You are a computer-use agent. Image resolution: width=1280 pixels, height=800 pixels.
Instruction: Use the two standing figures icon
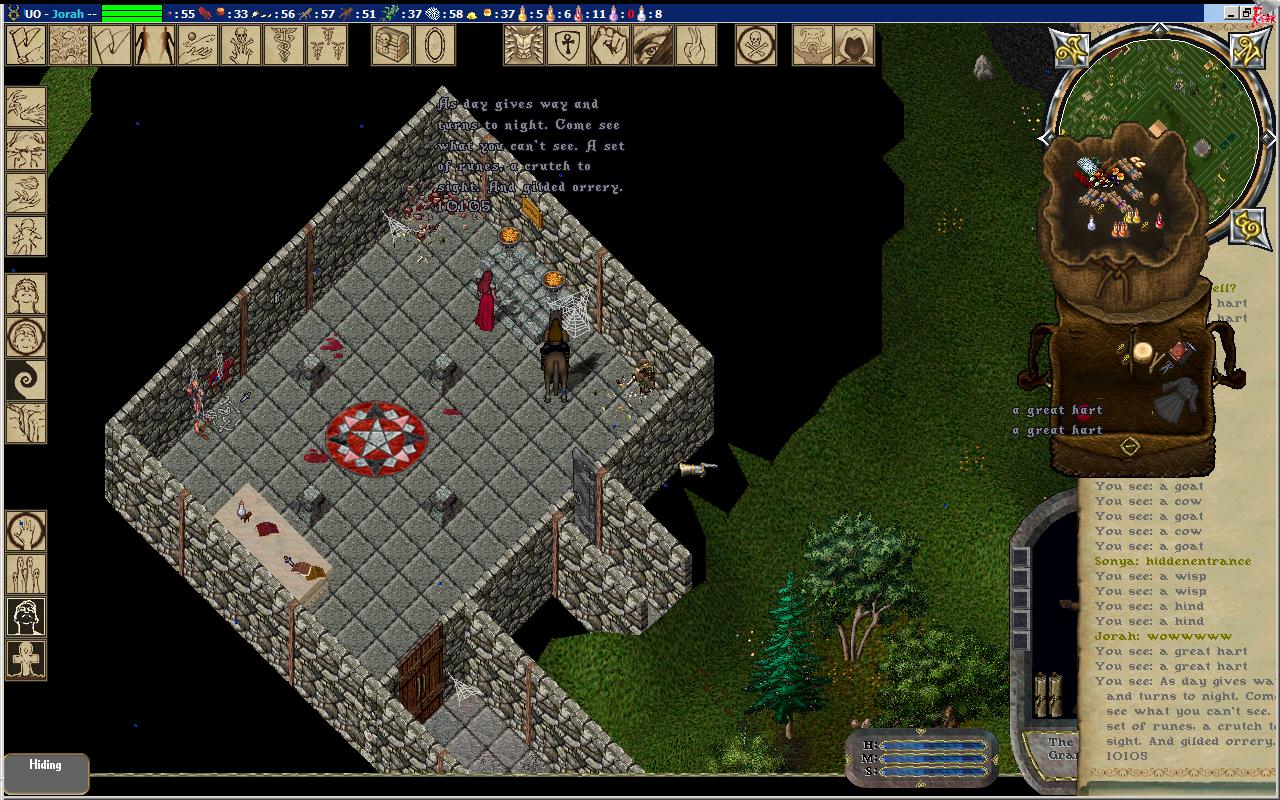[x=154, y=46]
